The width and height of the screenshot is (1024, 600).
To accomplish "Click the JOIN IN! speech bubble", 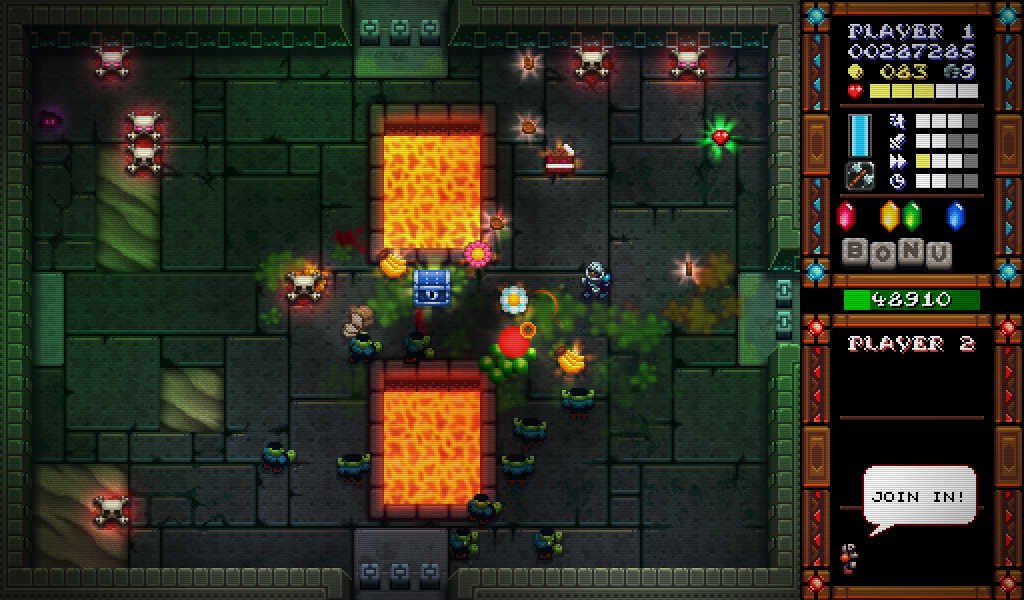I will coord(918,497).
